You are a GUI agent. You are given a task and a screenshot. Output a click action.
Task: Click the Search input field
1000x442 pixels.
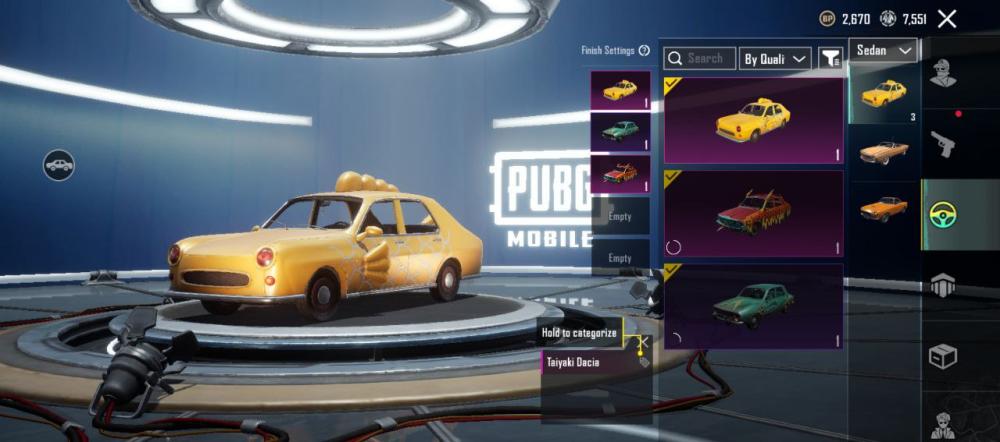coord(700,59)
